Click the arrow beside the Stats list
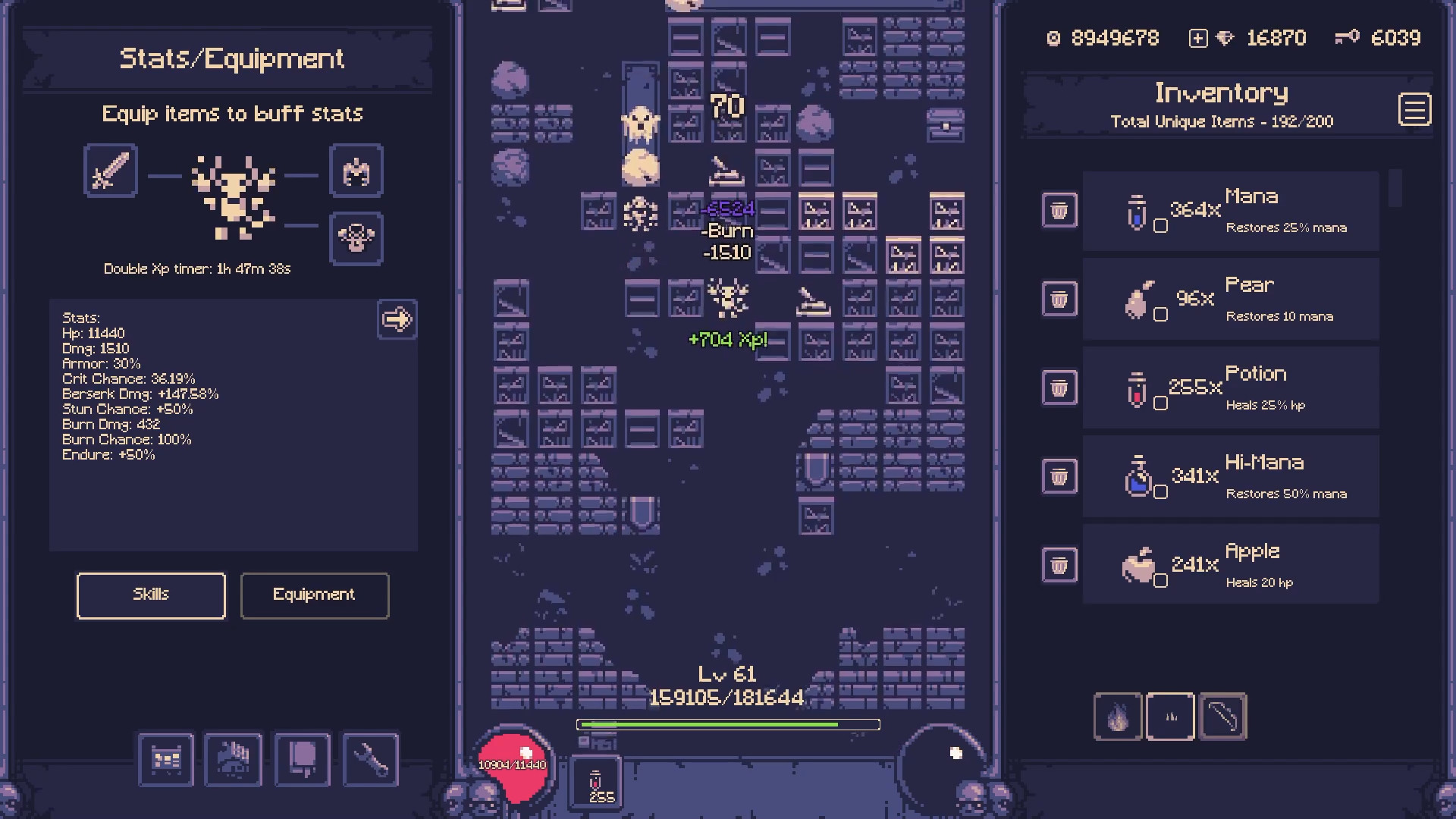Image resolution: width=1456 pixels, height=819 pixels. pyautogui.click(x=397, y=320)
